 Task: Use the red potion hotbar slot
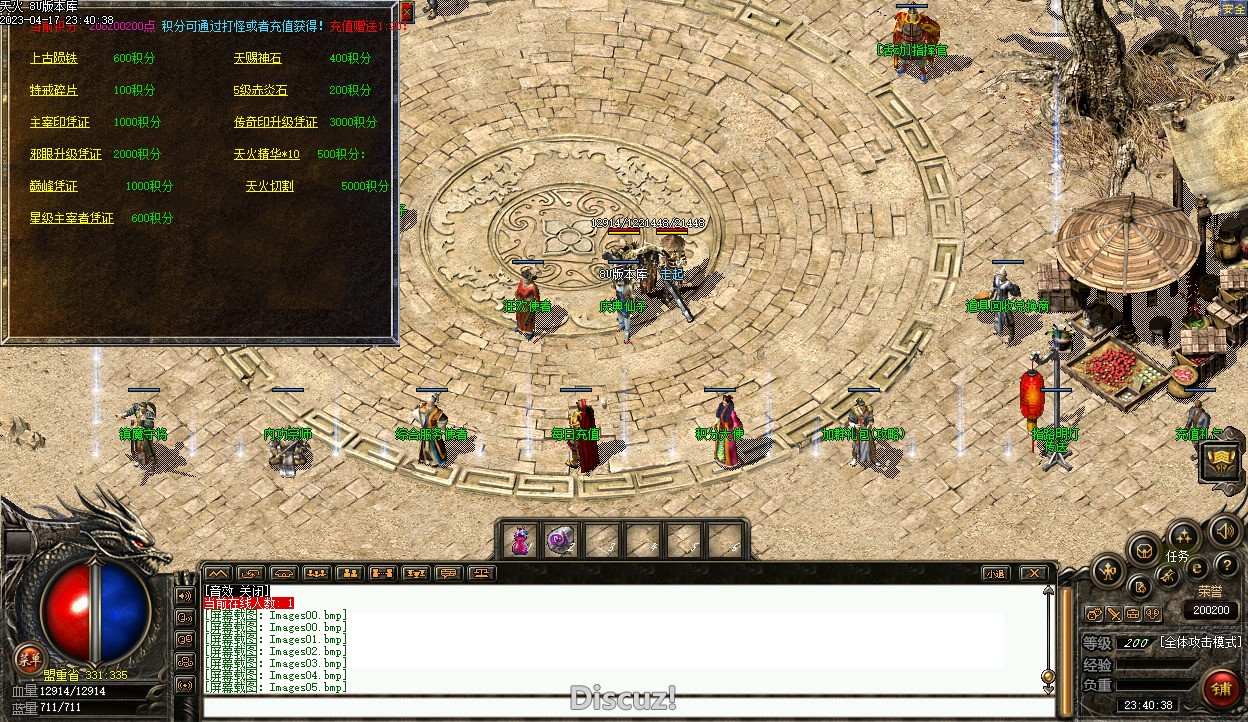[520, 540]
